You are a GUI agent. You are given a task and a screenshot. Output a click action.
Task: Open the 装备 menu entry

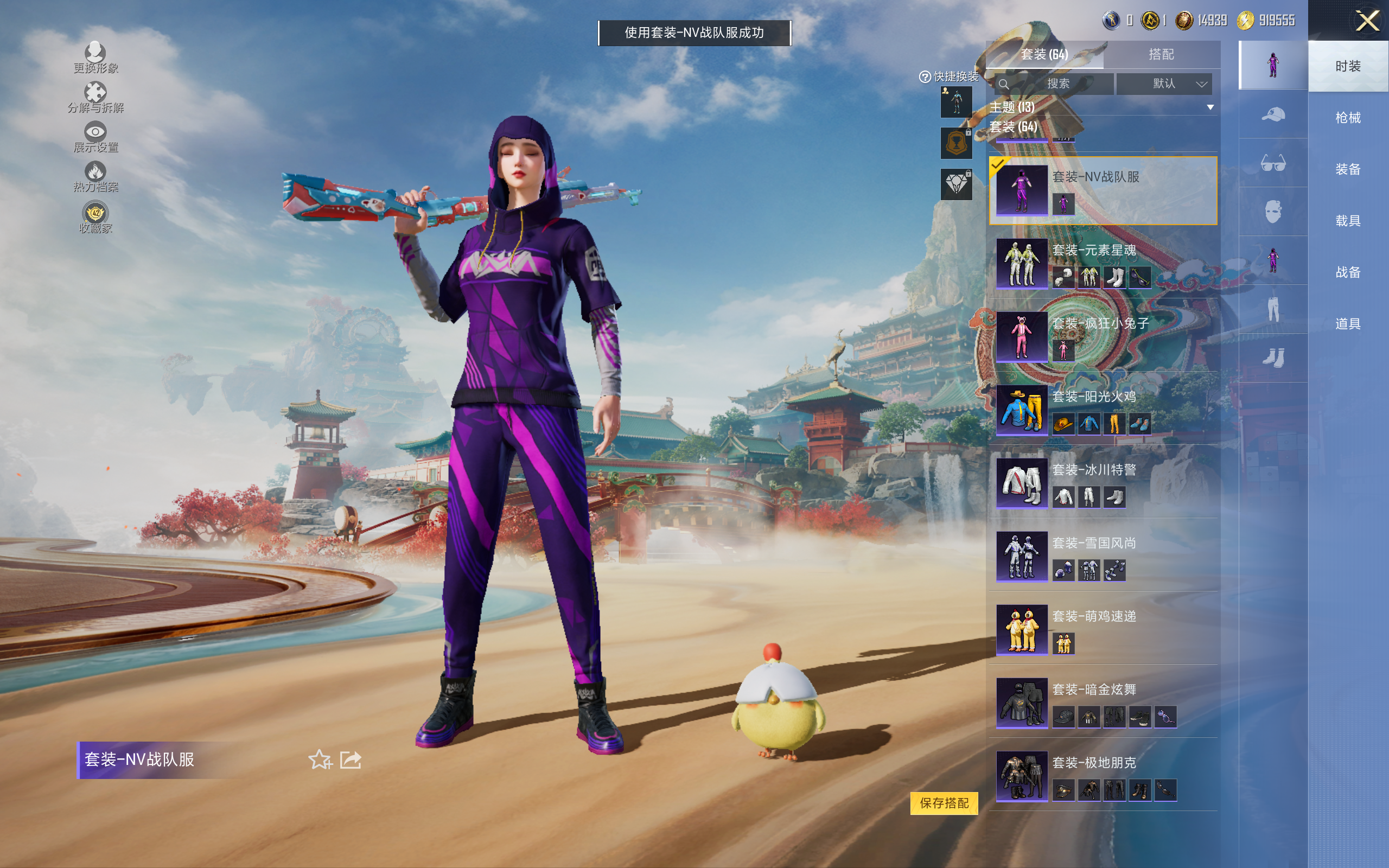1348,169
